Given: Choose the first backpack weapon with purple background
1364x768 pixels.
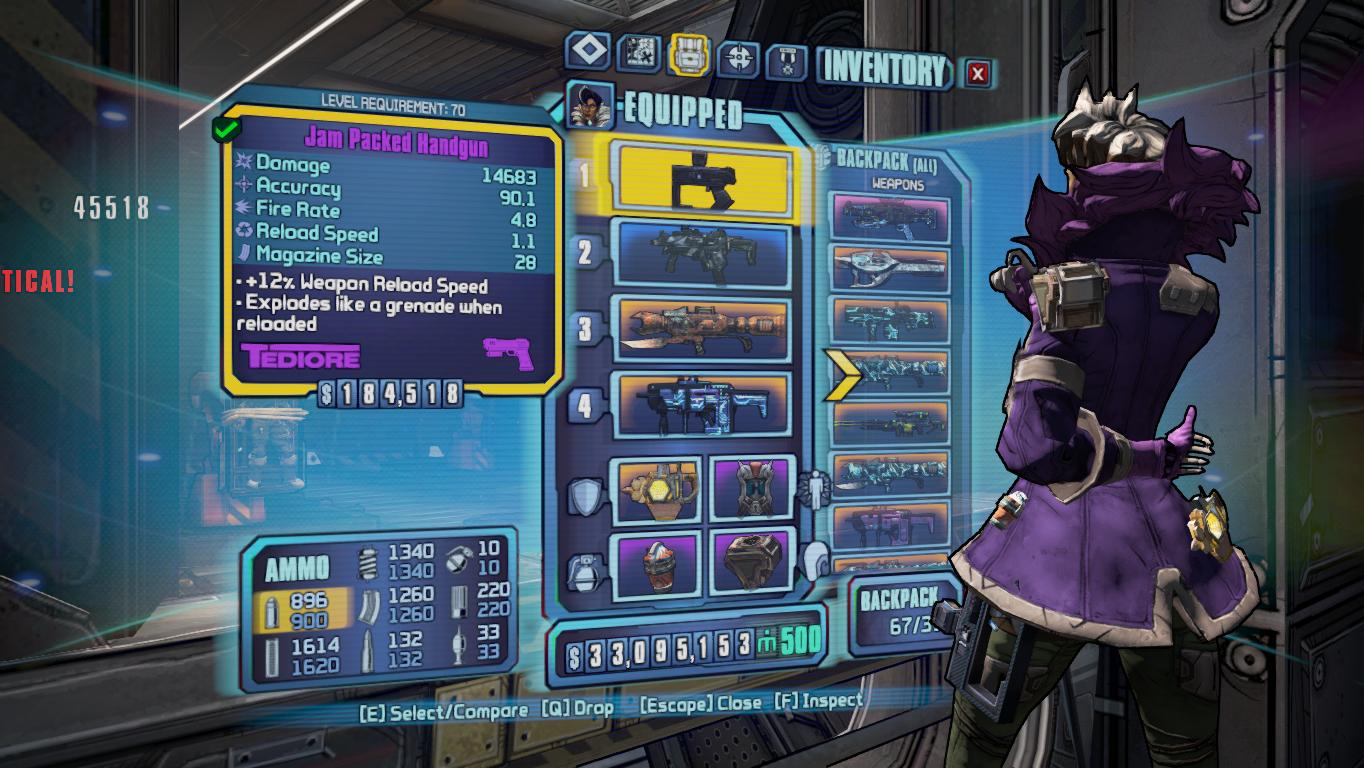Looking at the screenshot, I should click(x=889, y=219).
